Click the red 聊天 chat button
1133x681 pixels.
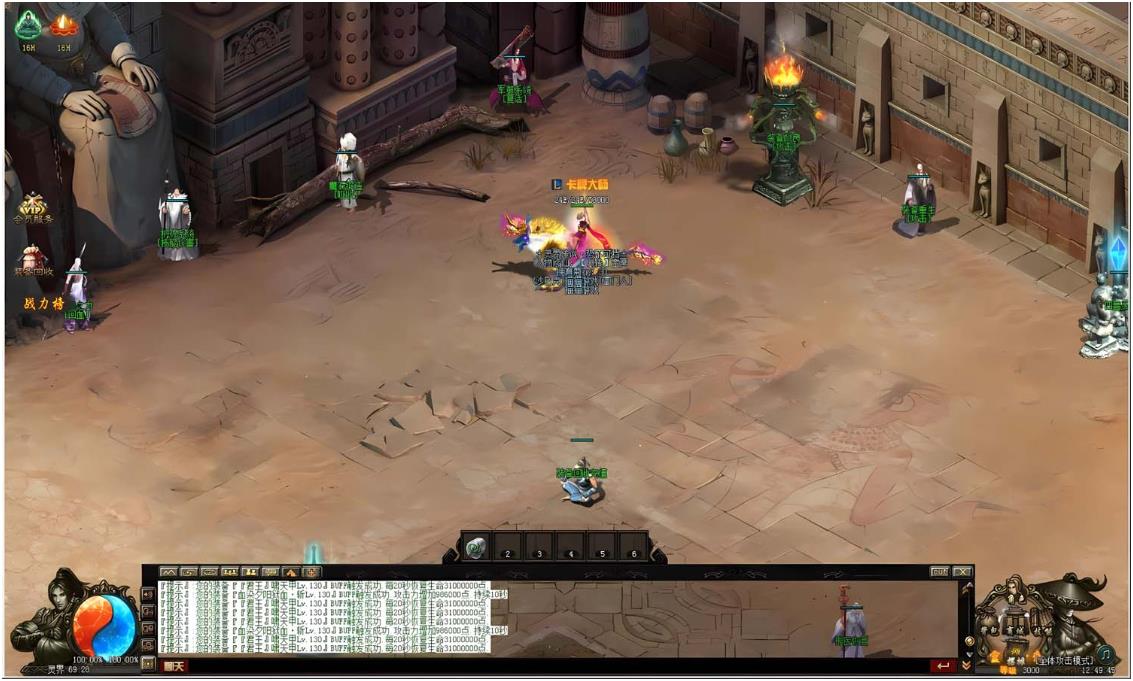tap(174, 666)
